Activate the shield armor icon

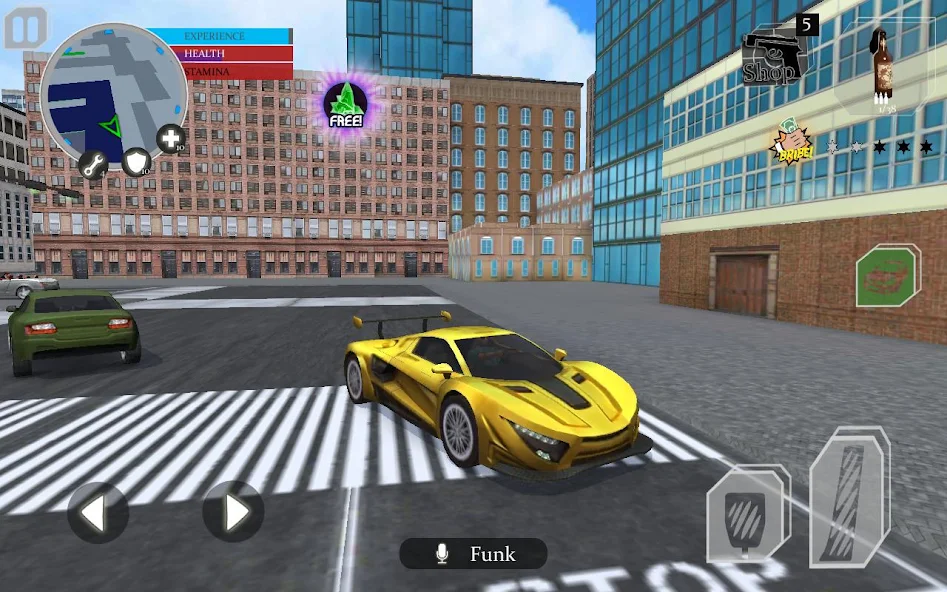[x=136, y=160]
